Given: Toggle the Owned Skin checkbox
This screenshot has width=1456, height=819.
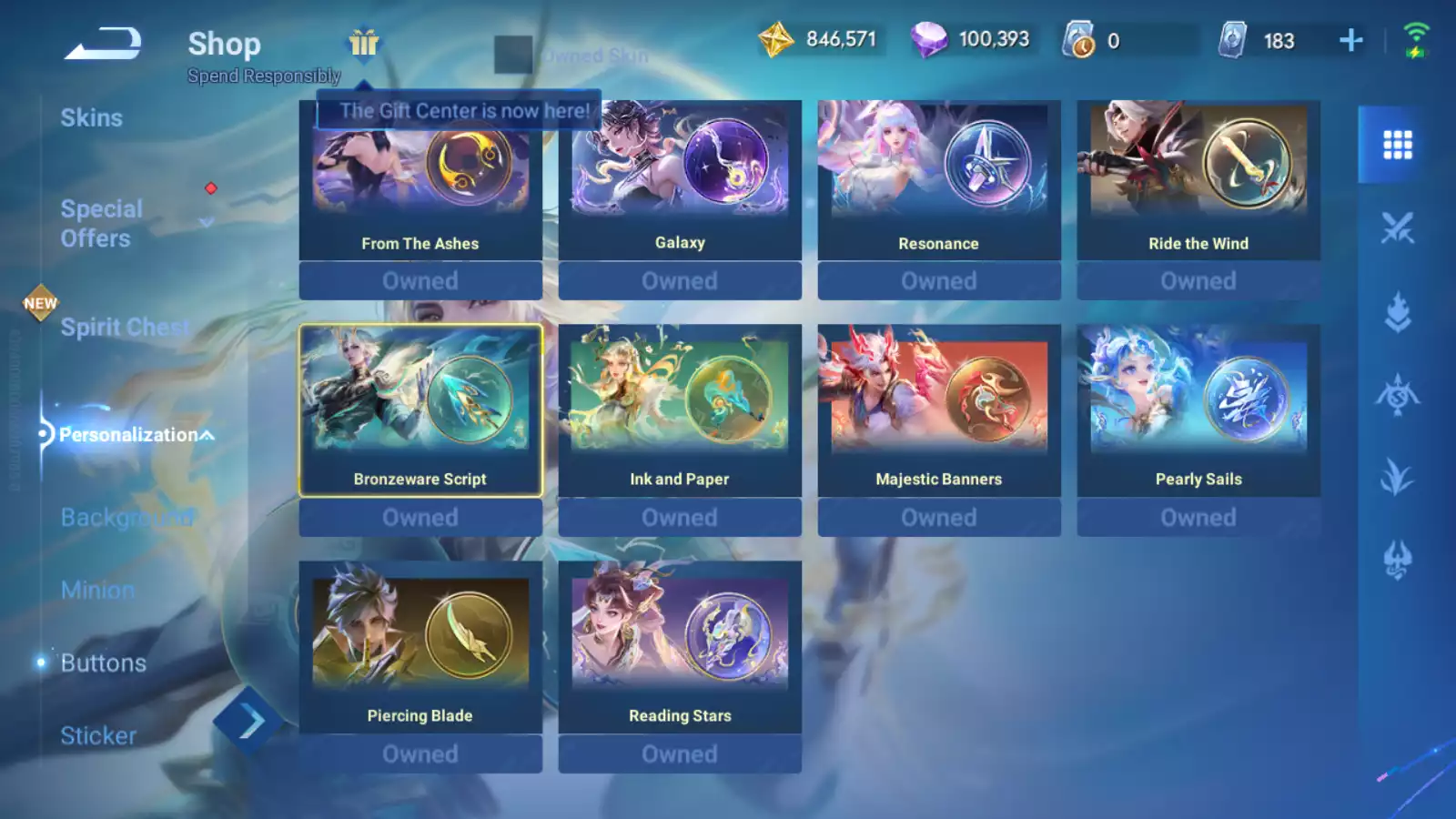Looking at the screenshot, I should click(512, 55).
